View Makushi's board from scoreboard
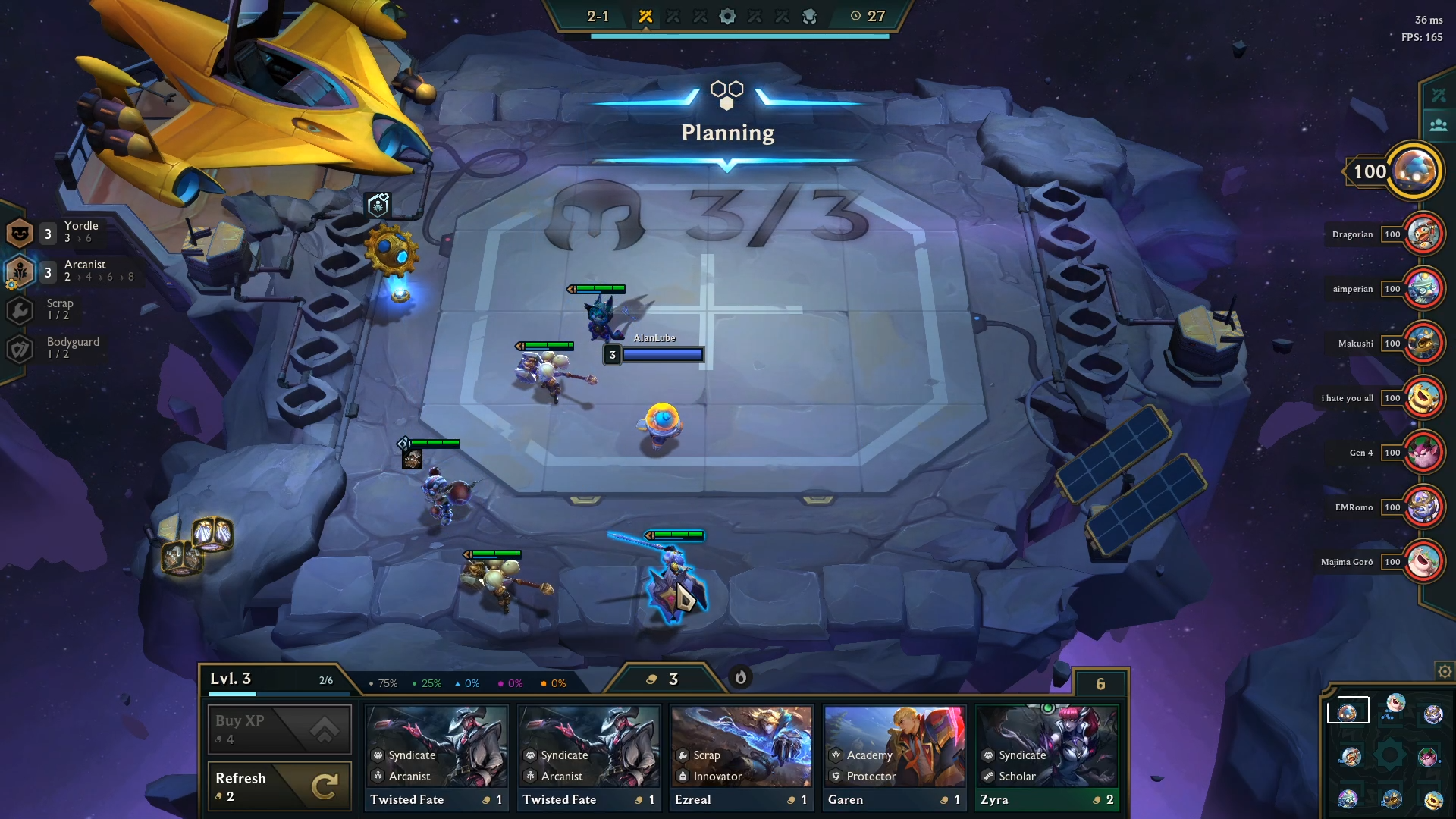This screenshot has height=819, width=1456. click(1423, 344)
